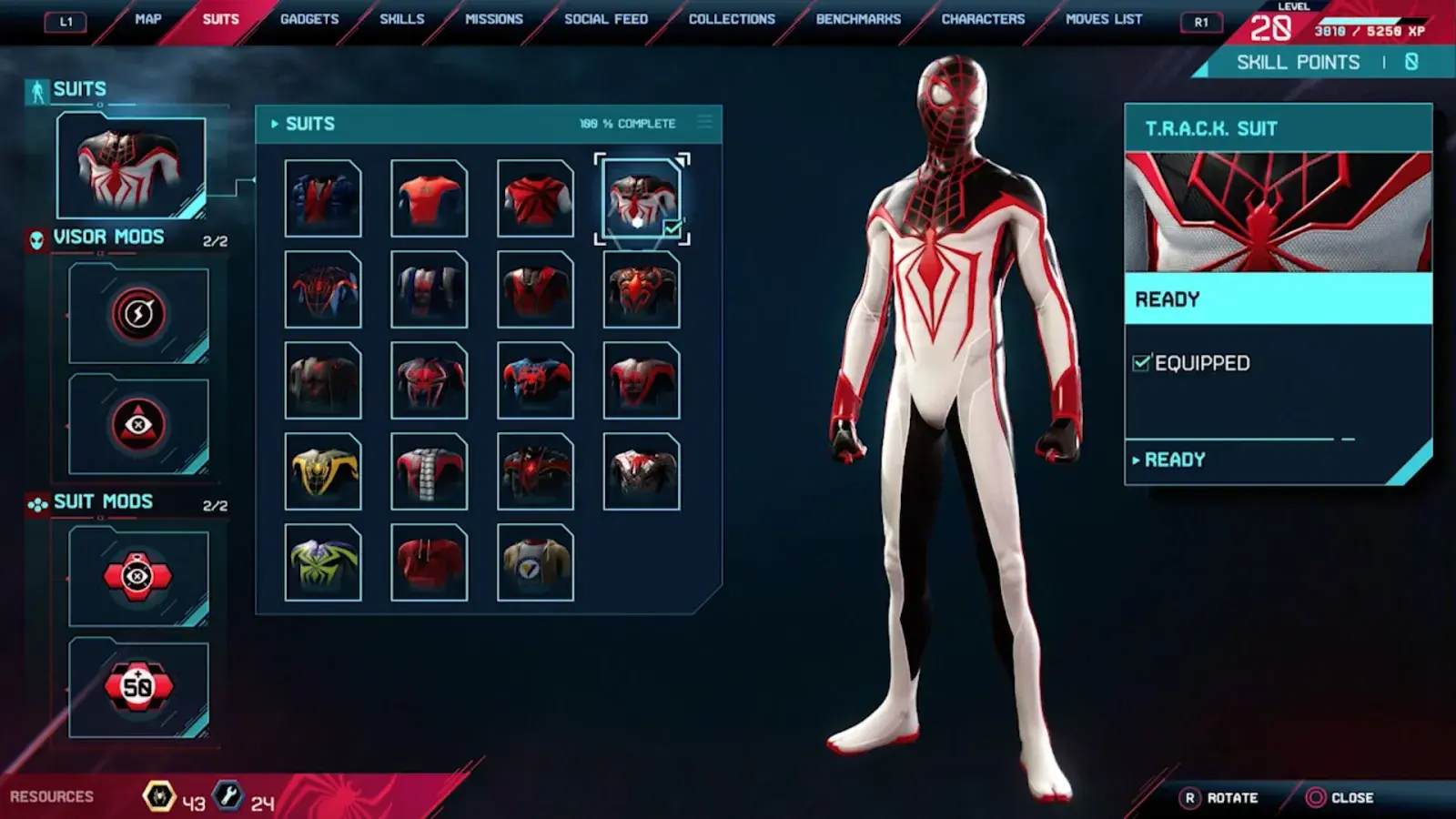
Task: Select the red hexagon target suit mod slot
Action: pyautogui.click(x=138, y=576)
